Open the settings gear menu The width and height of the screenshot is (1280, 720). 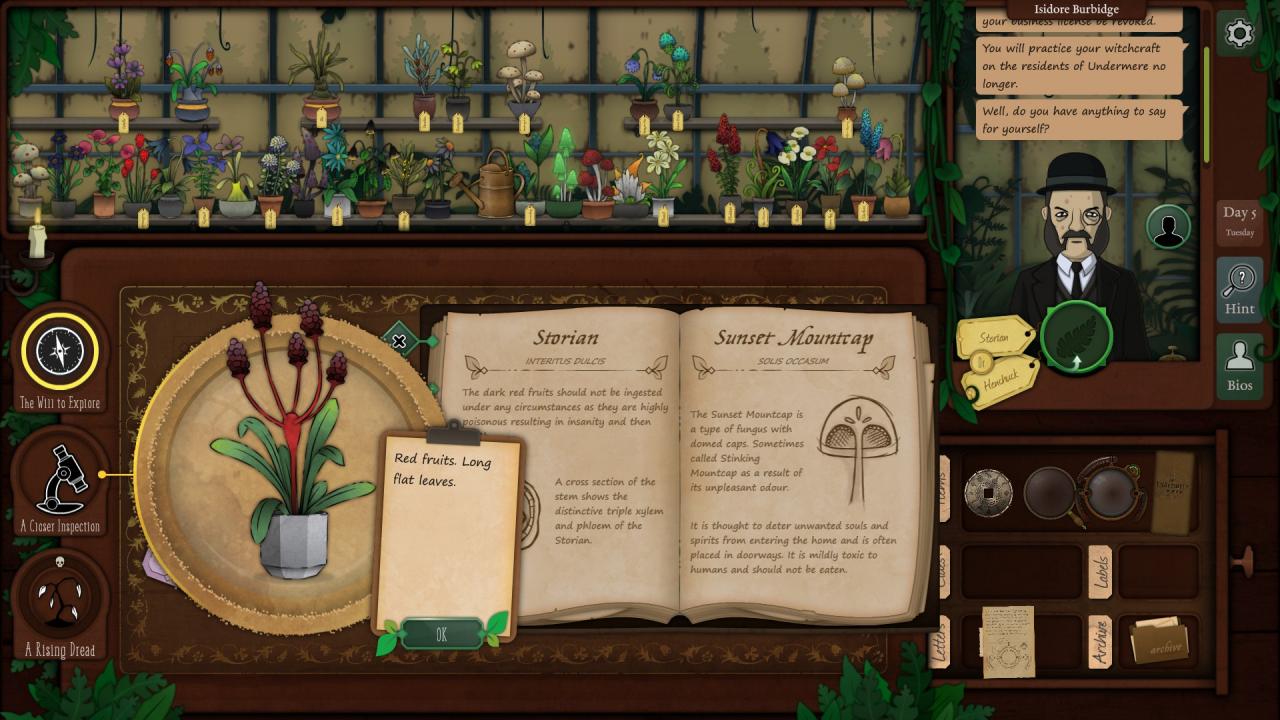pyautogui.click(x=1239, y=34)
